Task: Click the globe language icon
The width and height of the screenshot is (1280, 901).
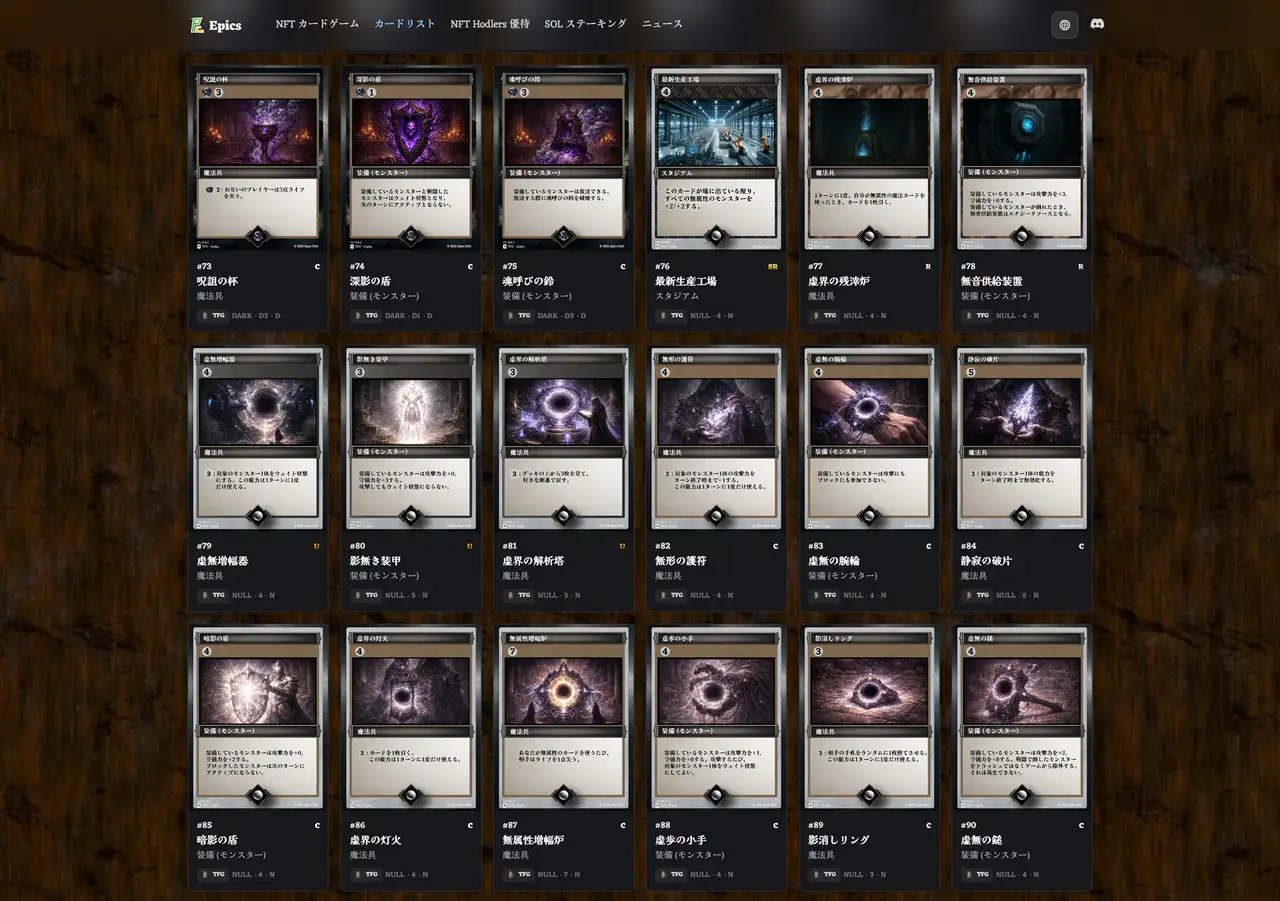Action: (x=1063, y=23)
